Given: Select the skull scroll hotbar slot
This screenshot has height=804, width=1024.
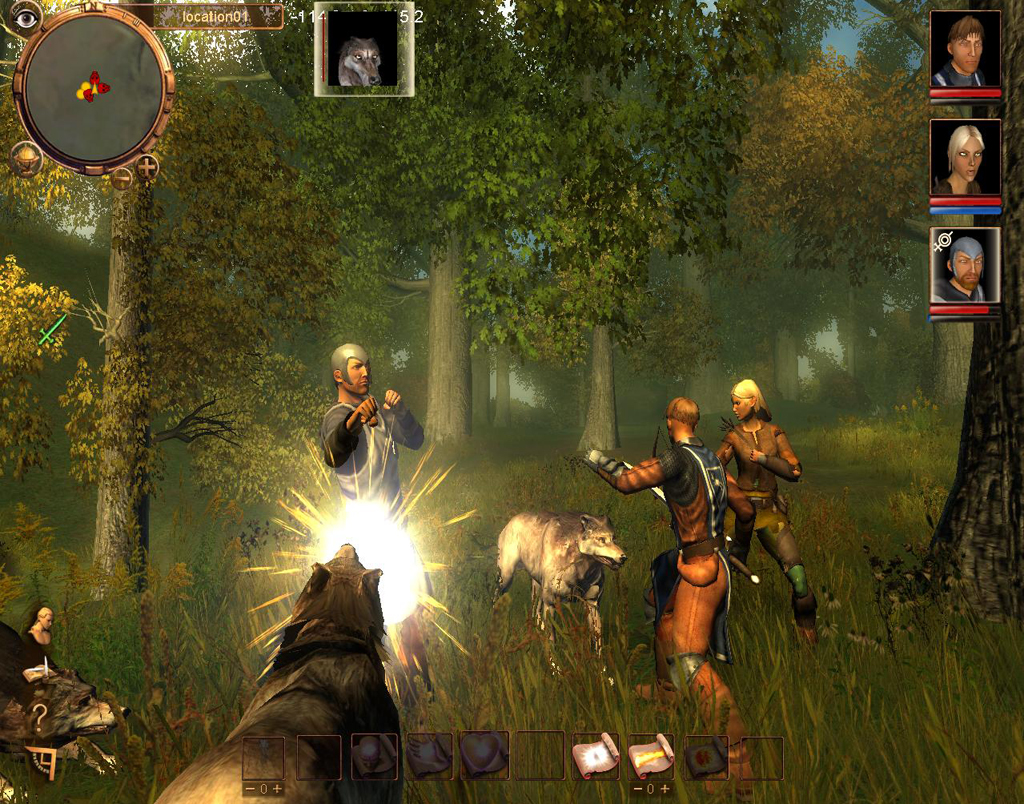Looking at the screenshot, I should click(x=375, y=757).
